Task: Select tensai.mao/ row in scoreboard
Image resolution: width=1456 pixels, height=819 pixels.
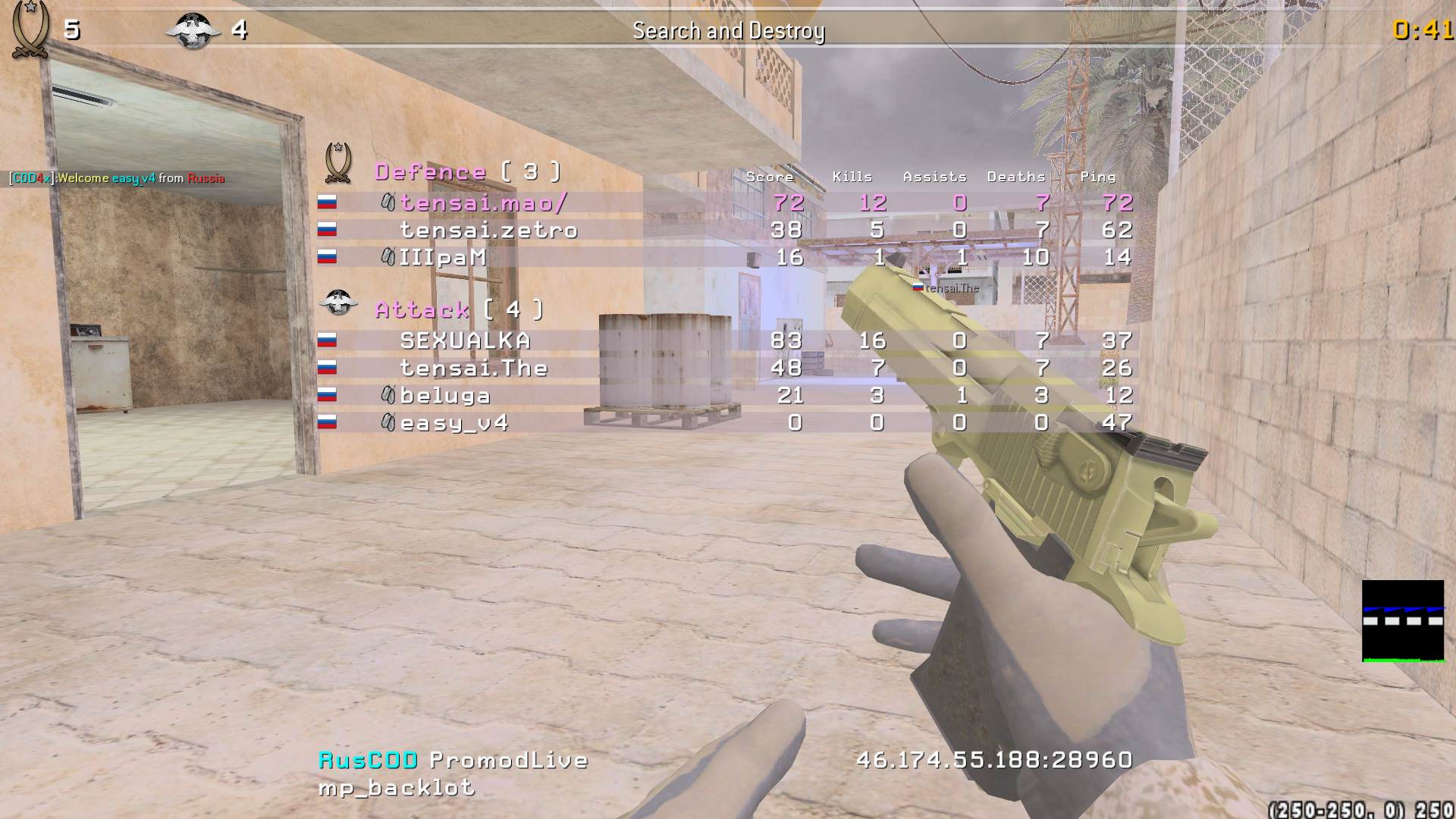Action: coord(484,202)
